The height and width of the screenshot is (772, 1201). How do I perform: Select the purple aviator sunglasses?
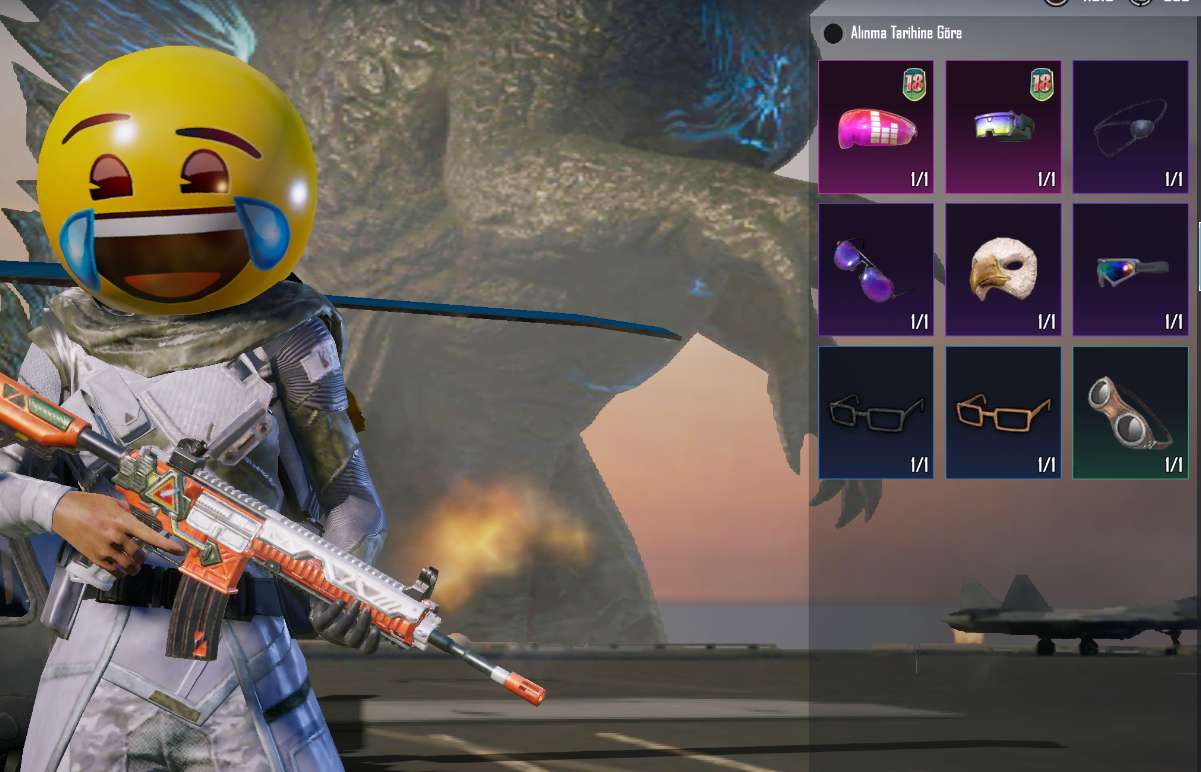[876, 270]
